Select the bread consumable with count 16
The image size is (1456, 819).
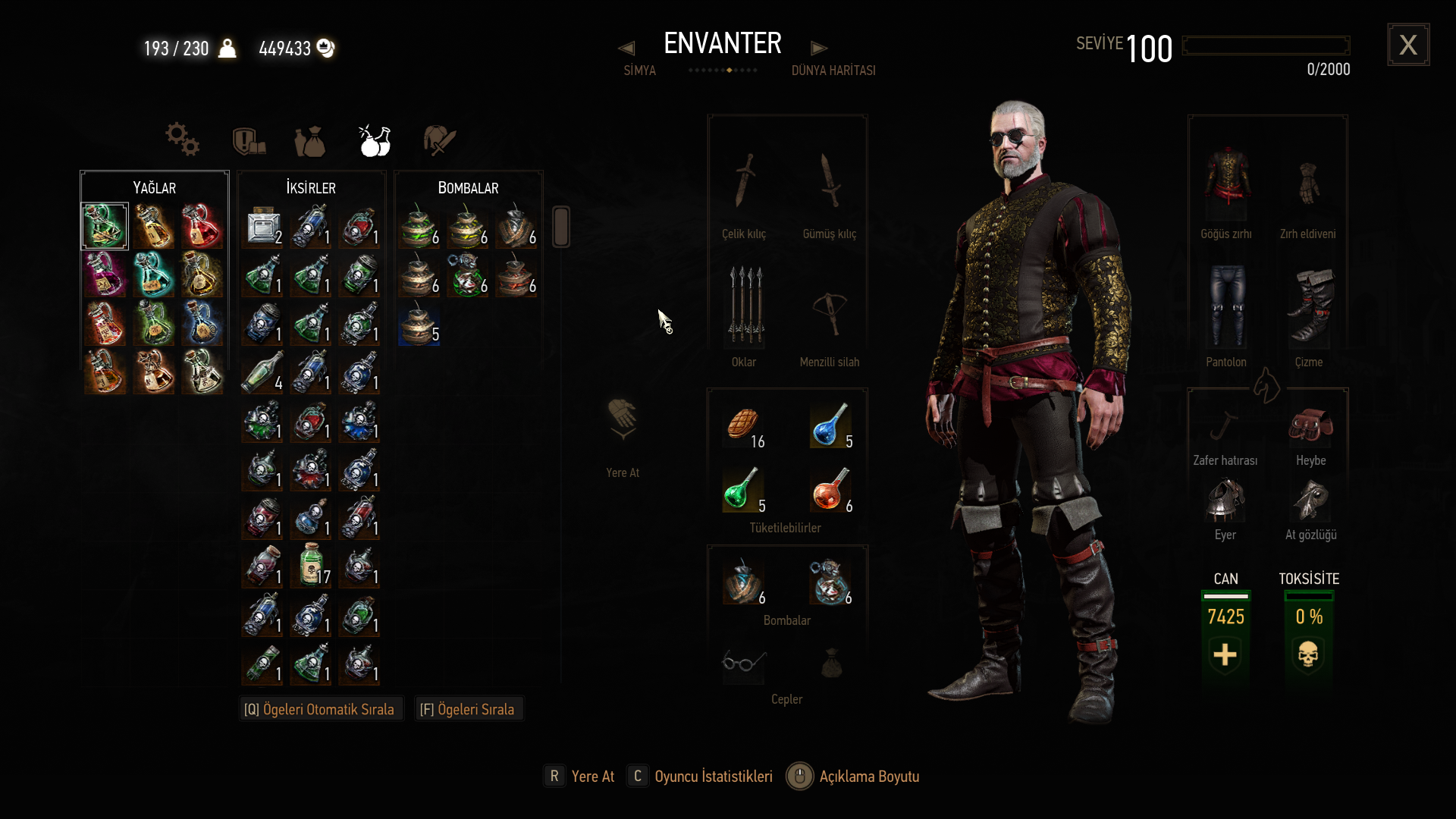click(744, 425)
